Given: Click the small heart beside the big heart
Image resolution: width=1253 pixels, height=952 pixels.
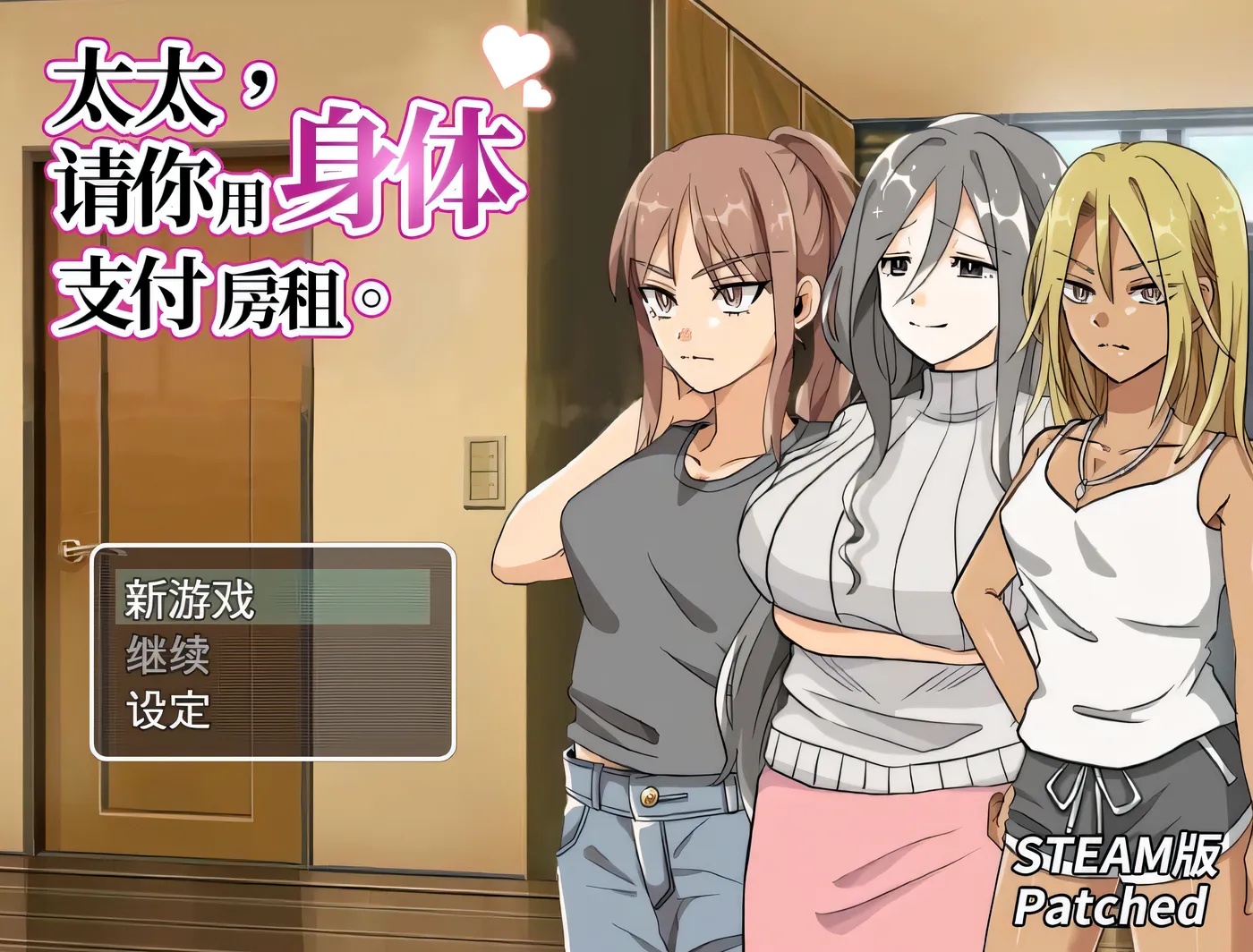Looking at the screenshot, I should (x=537, y=94).
